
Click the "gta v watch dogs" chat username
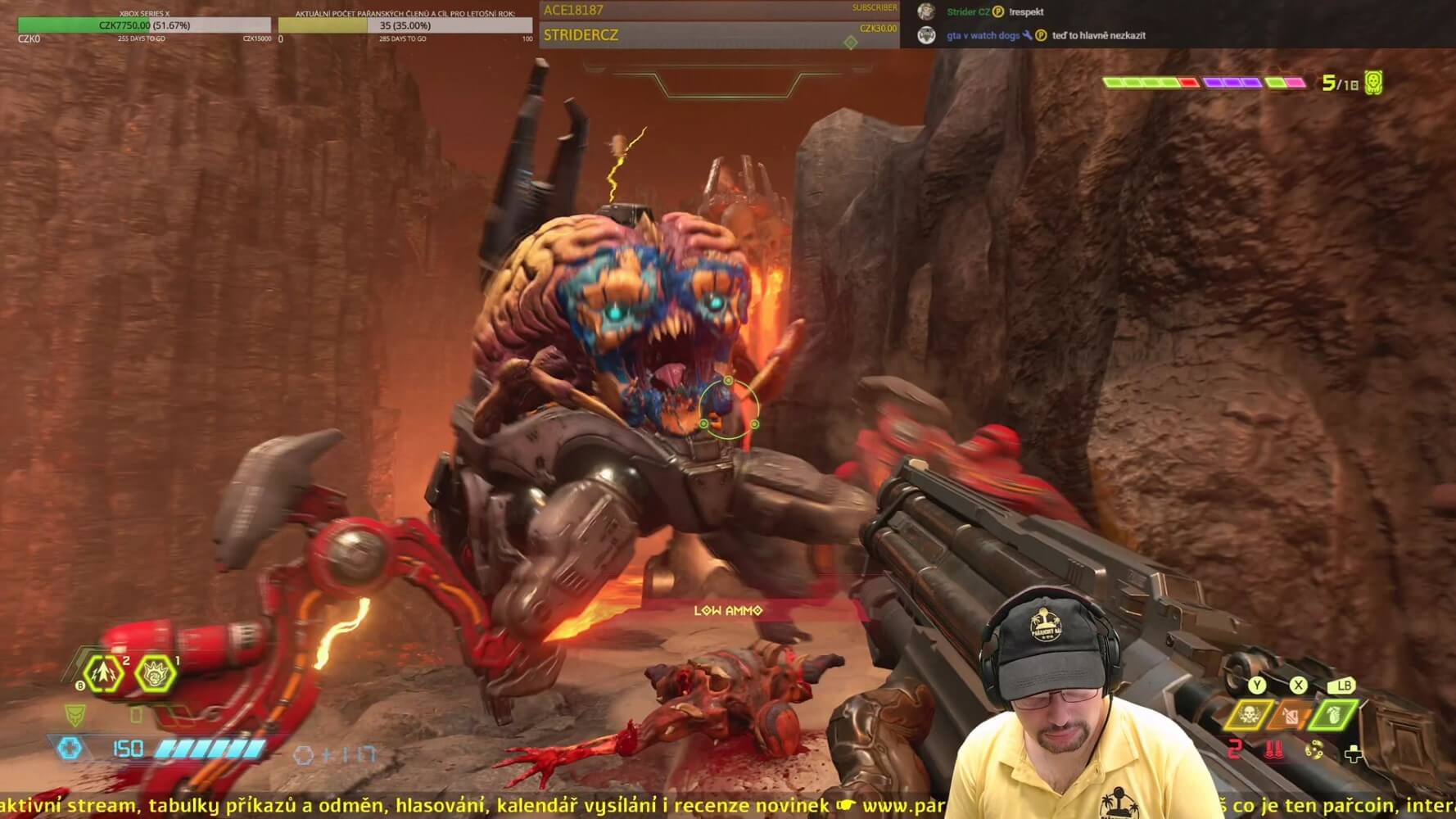983,35
